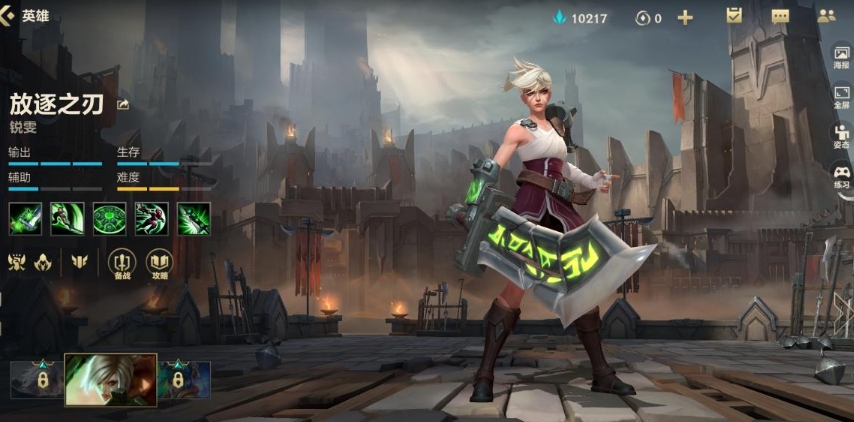Open the chat bubble icon

[x=780, y=16]
